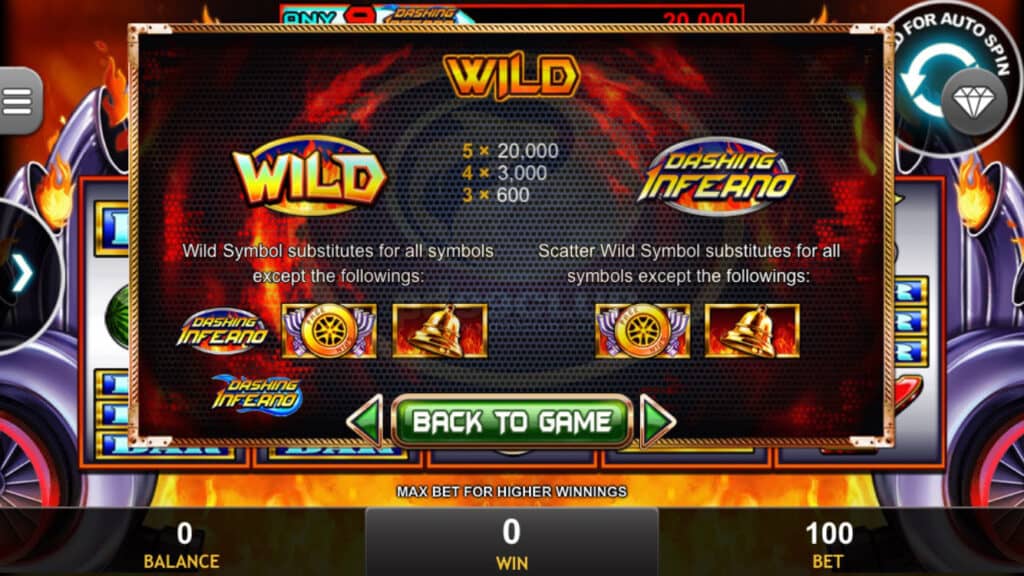The image size is (1024, 576).
Task: Go to the previous paytable page
Action: tap(365, 421)
